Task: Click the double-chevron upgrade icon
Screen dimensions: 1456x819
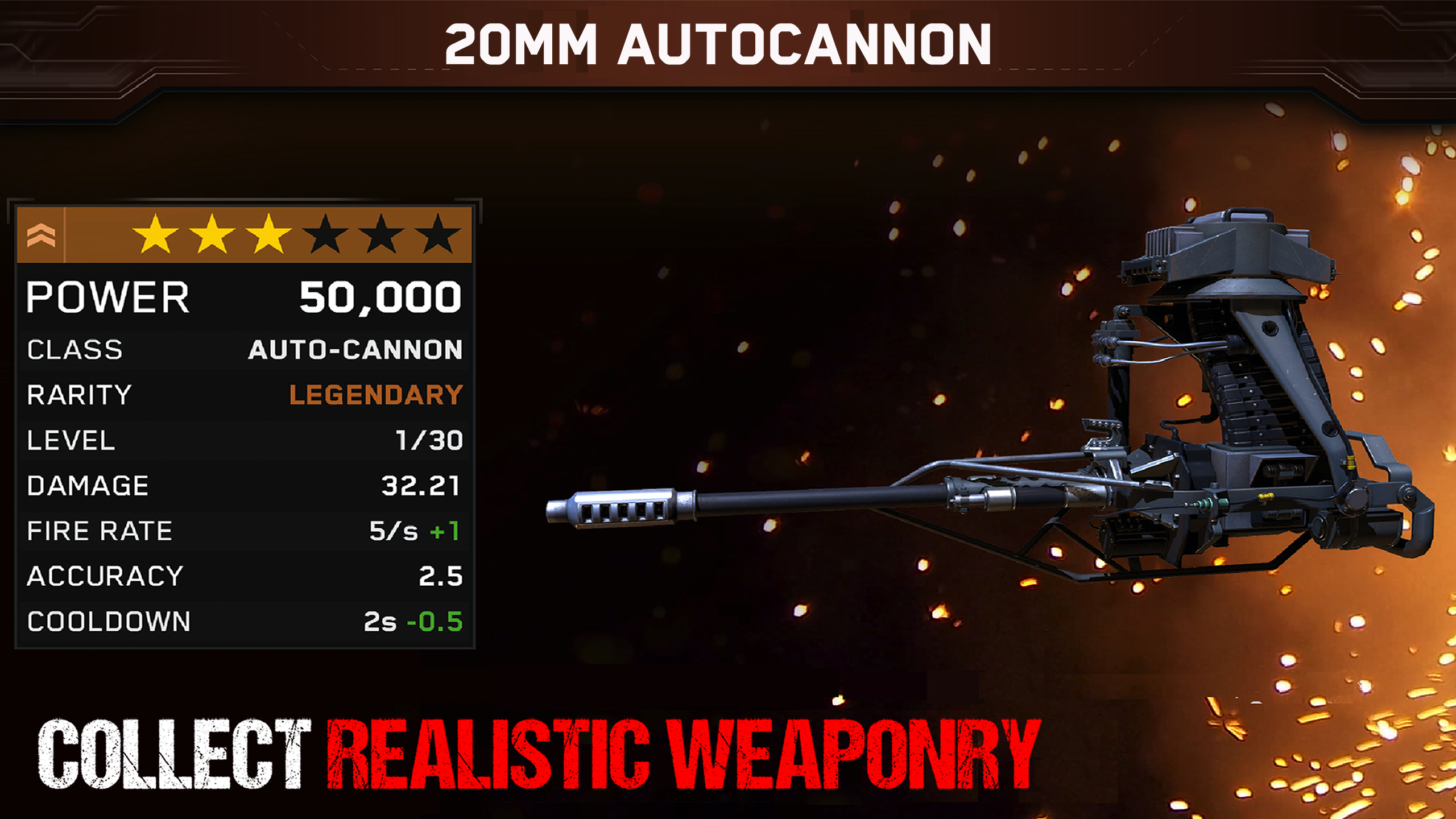Action: coord(41,235)
